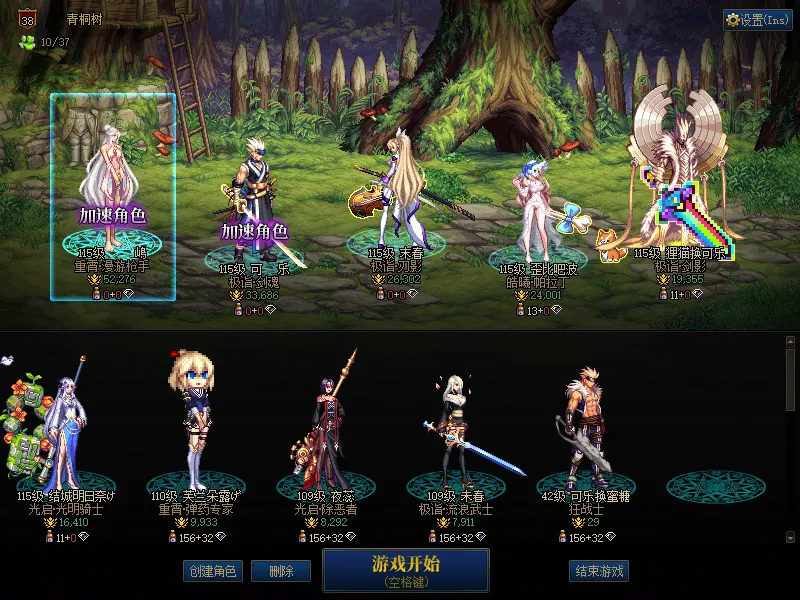Start the game with 游戏开始

tap(405, 569)
